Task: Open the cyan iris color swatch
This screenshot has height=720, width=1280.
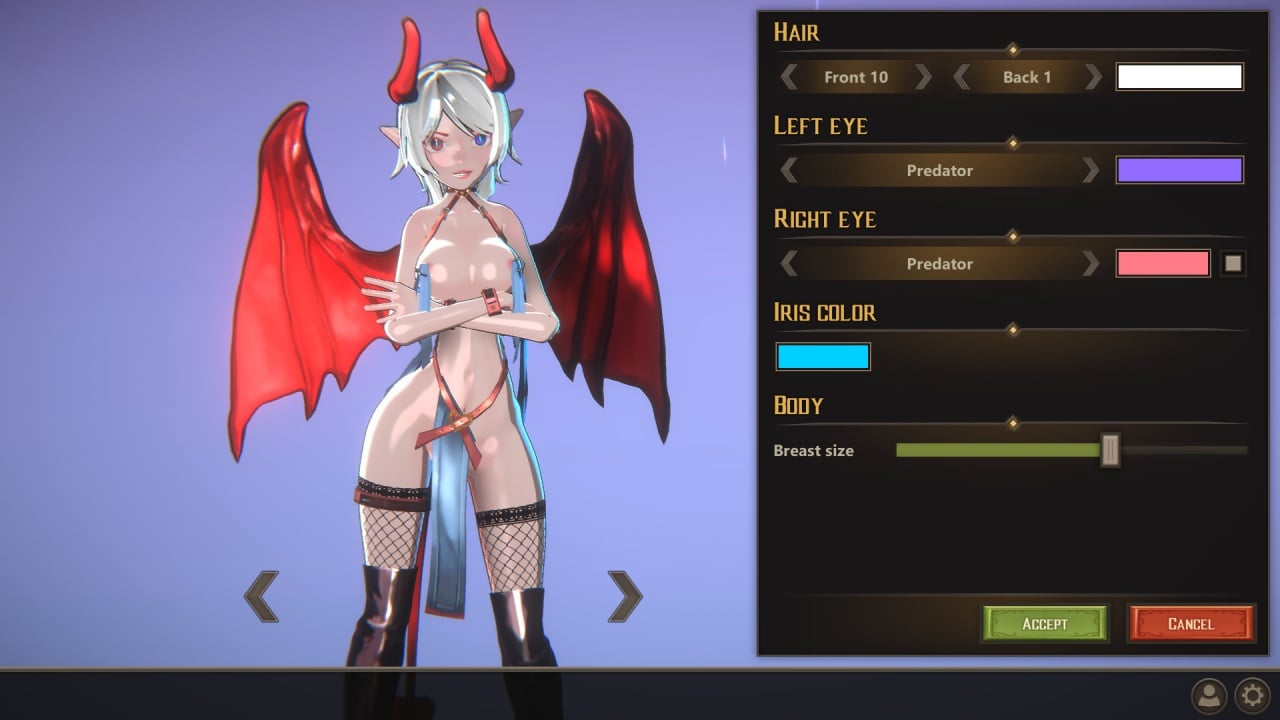Action: coord(823,357)
